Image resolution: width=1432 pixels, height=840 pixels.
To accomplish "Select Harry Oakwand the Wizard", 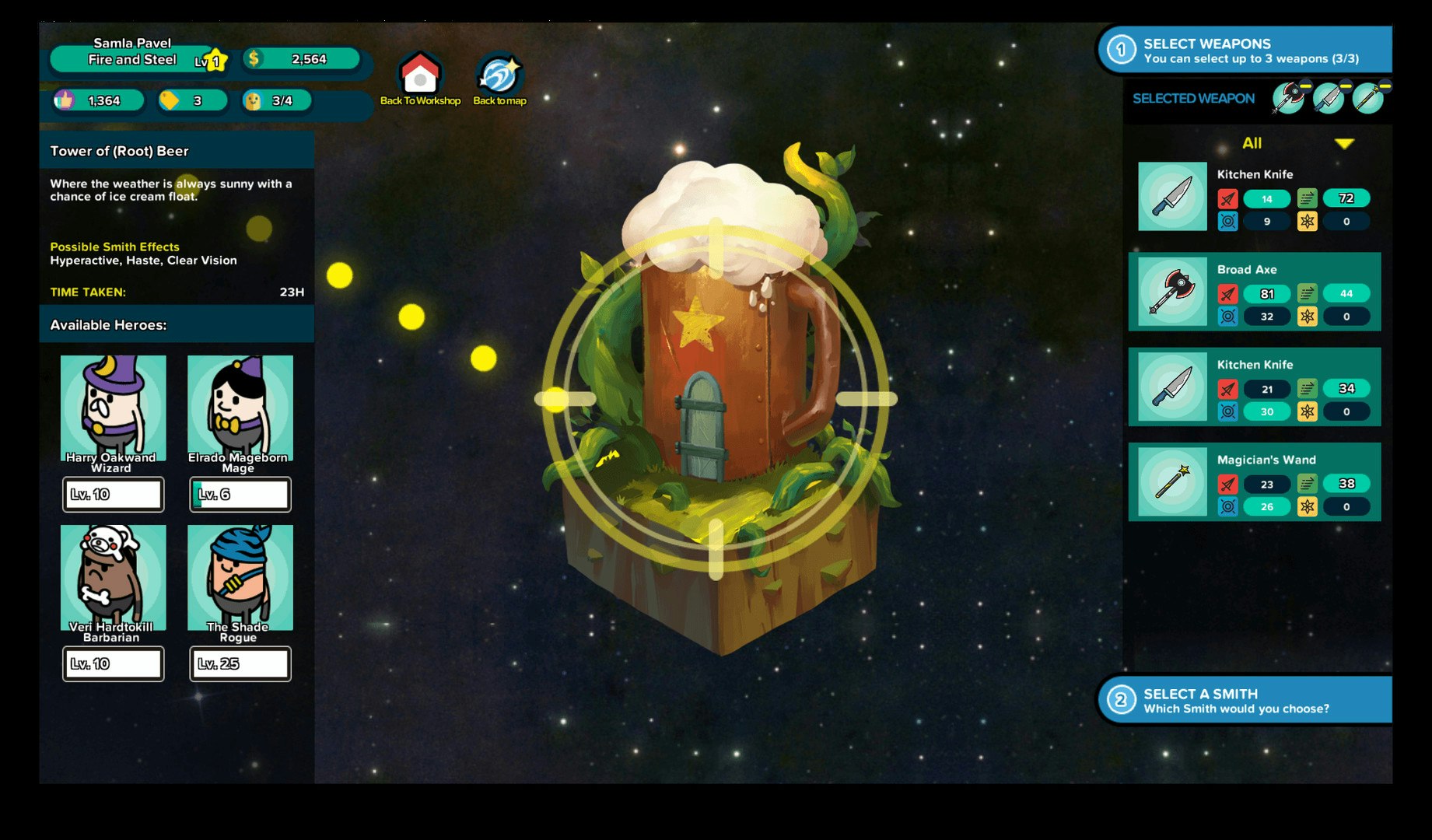I will (113, 408).
